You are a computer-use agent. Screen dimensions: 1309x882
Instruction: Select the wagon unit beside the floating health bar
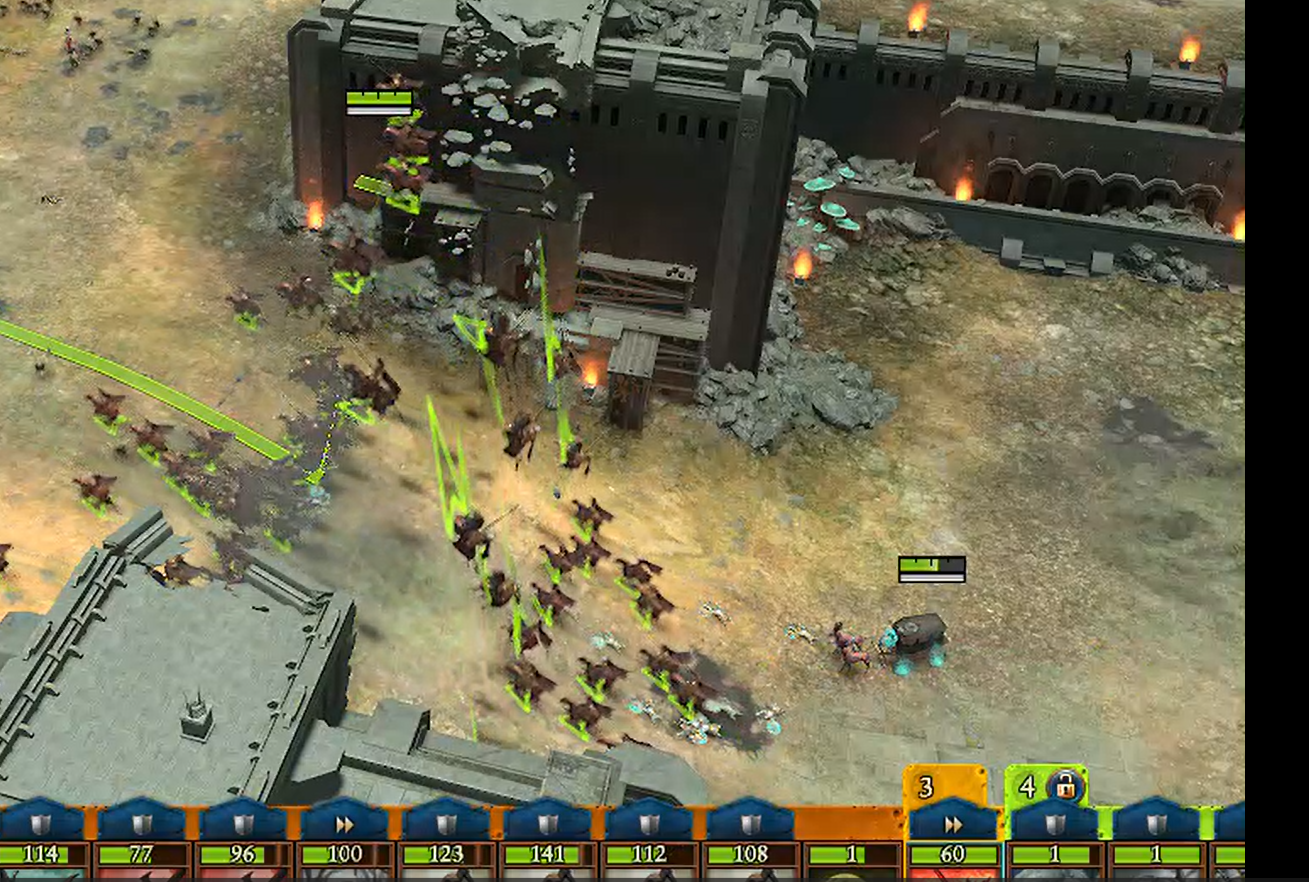916,635
